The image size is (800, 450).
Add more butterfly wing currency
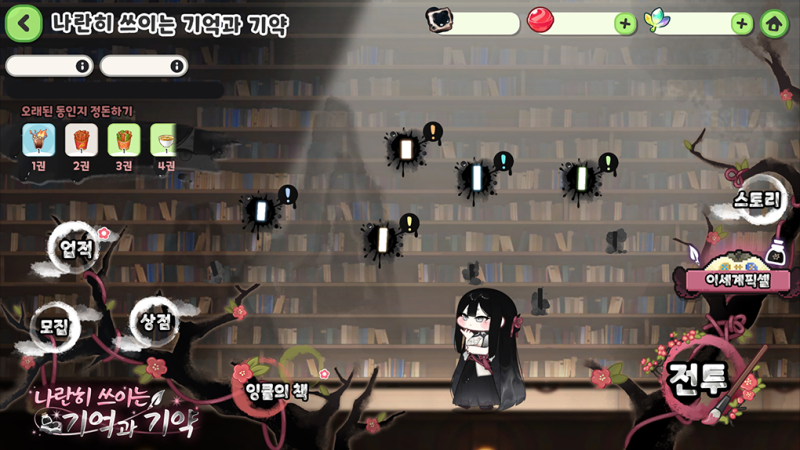click(741, 23)
